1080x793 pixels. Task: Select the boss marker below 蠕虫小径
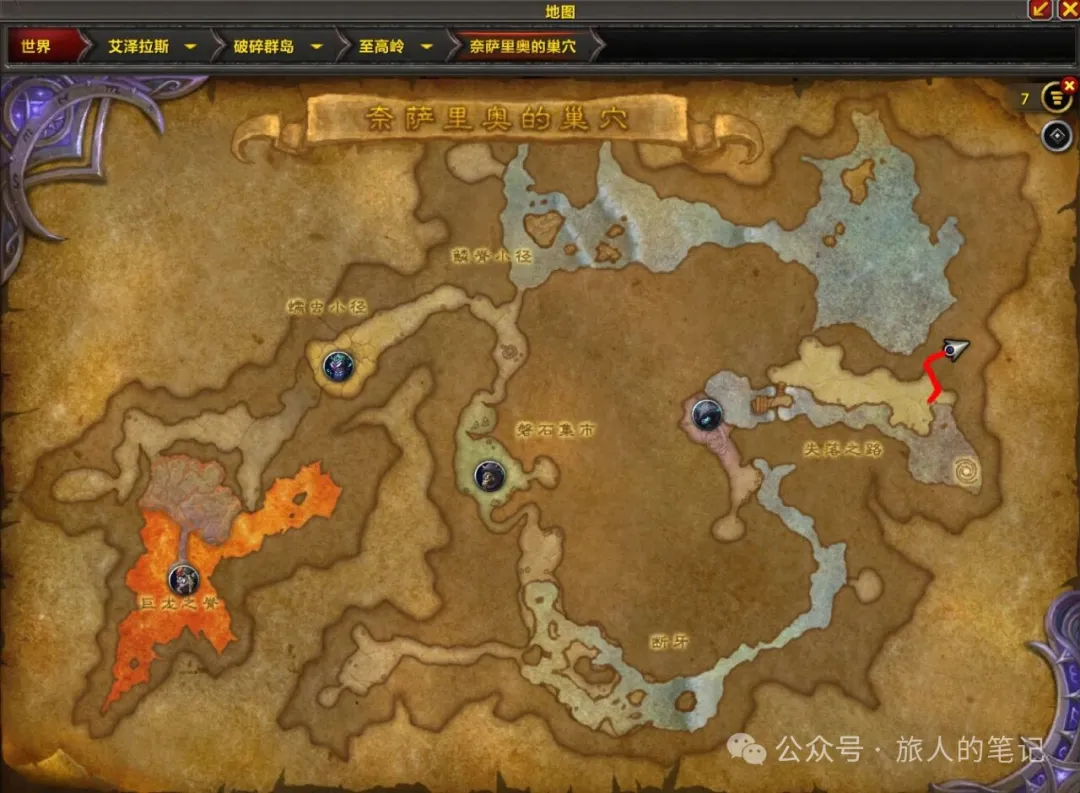point(339,366)
